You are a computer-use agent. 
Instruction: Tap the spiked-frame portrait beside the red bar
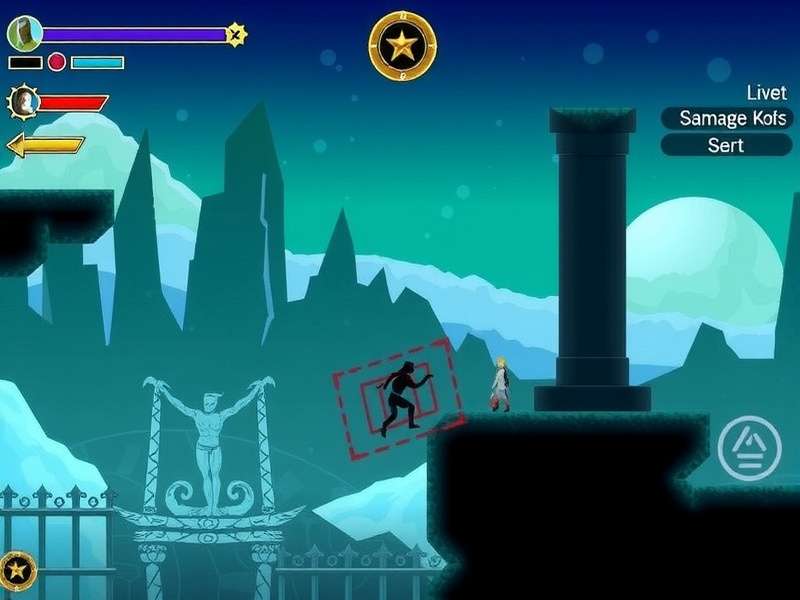point(23,102)
